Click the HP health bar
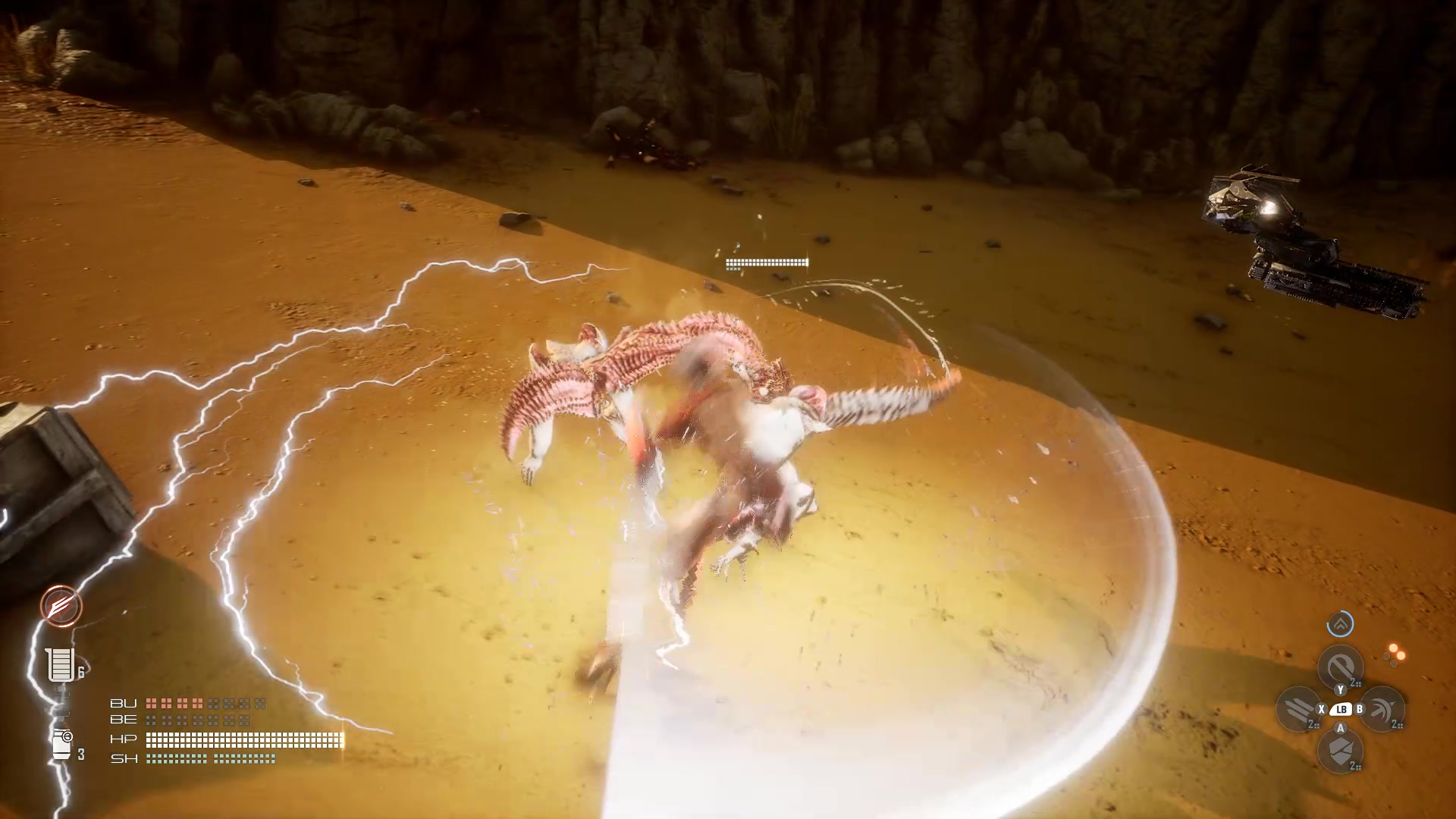 pyautogui.click(x=242, y=740)
